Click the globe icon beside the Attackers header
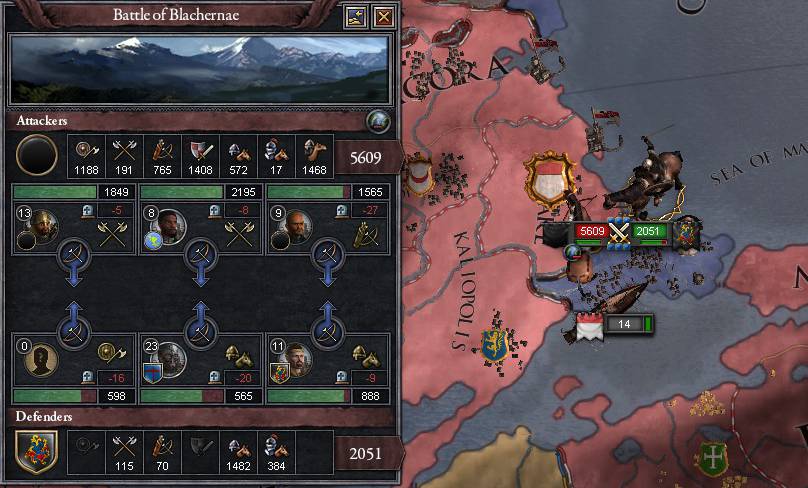 click(x=378, y=122)
